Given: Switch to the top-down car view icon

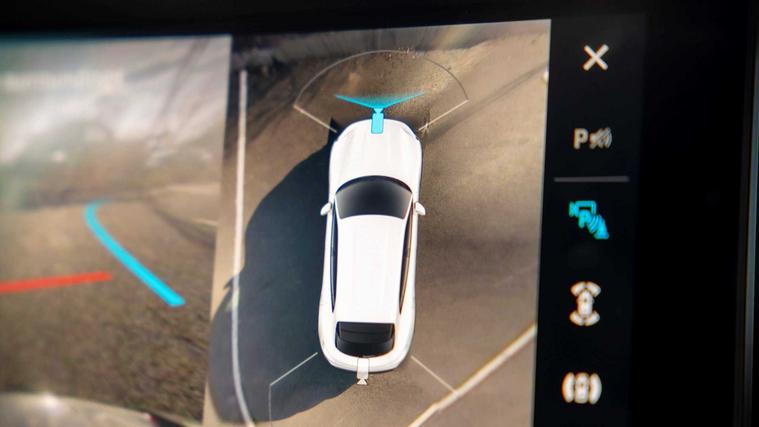Looking at the screenshot, I should [x=586, y=303].
